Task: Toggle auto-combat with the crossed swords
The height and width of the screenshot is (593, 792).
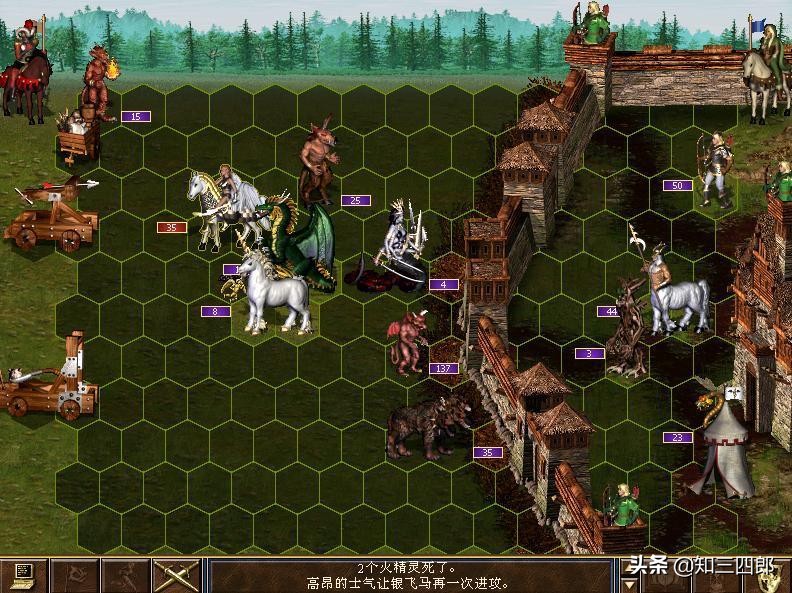Action: (x=176, y=576)
